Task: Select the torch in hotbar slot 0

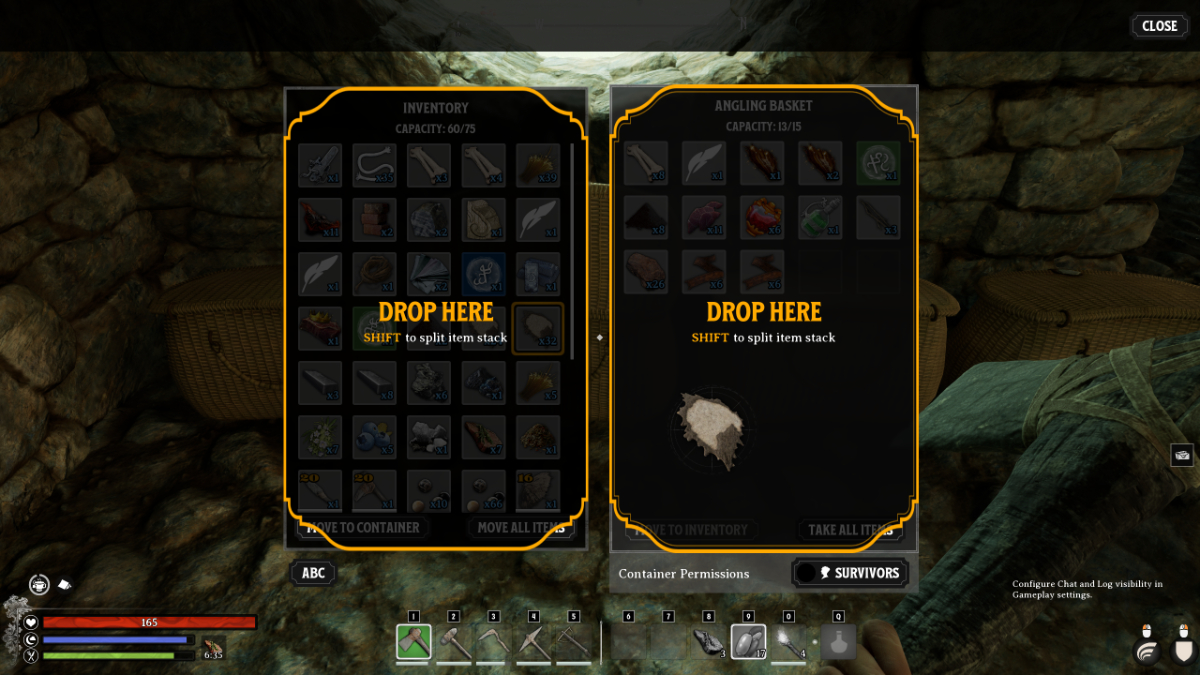Action: click(789, 642)
